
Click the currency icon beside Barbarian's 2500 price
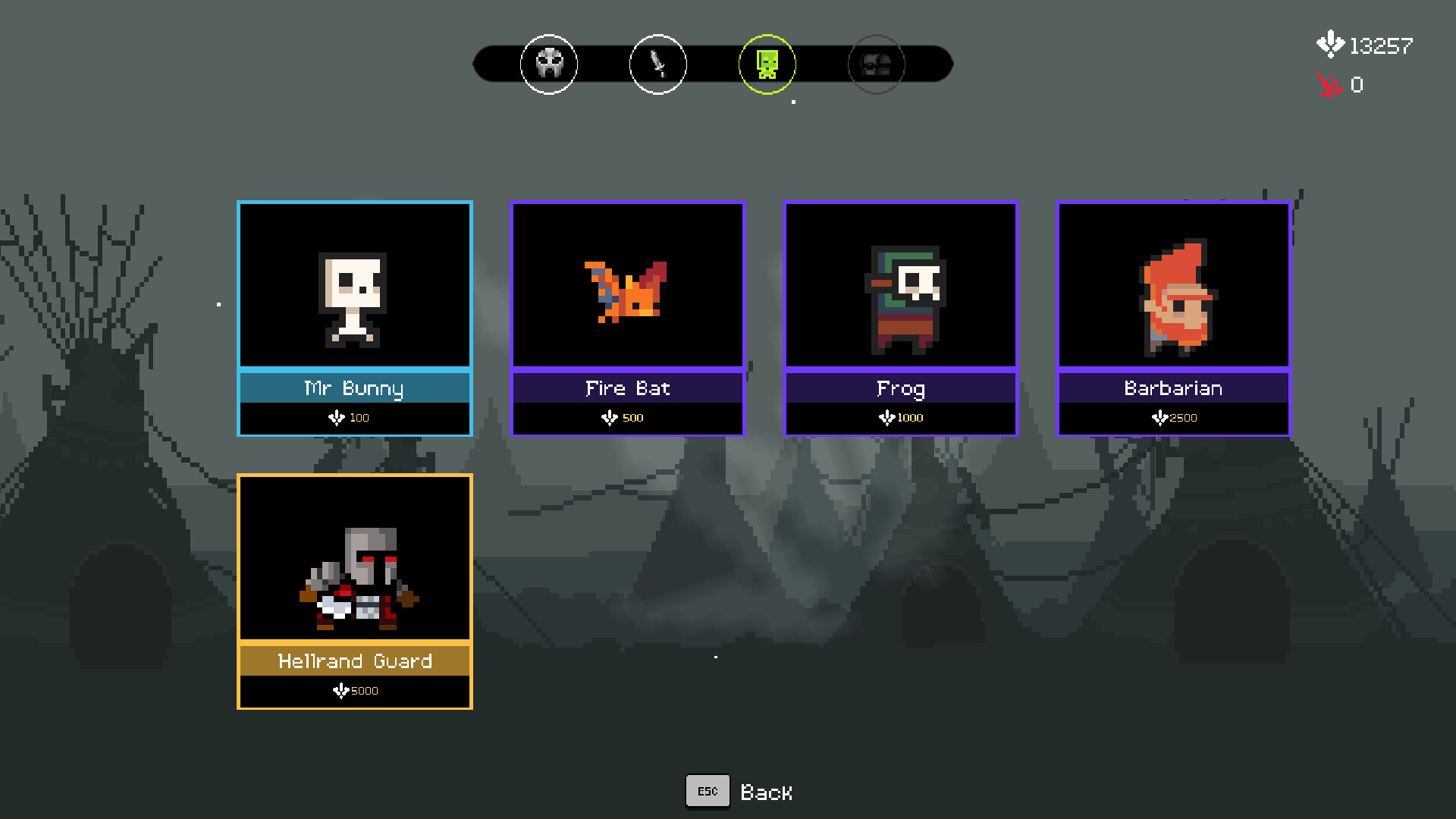(x=1159, y=417)
